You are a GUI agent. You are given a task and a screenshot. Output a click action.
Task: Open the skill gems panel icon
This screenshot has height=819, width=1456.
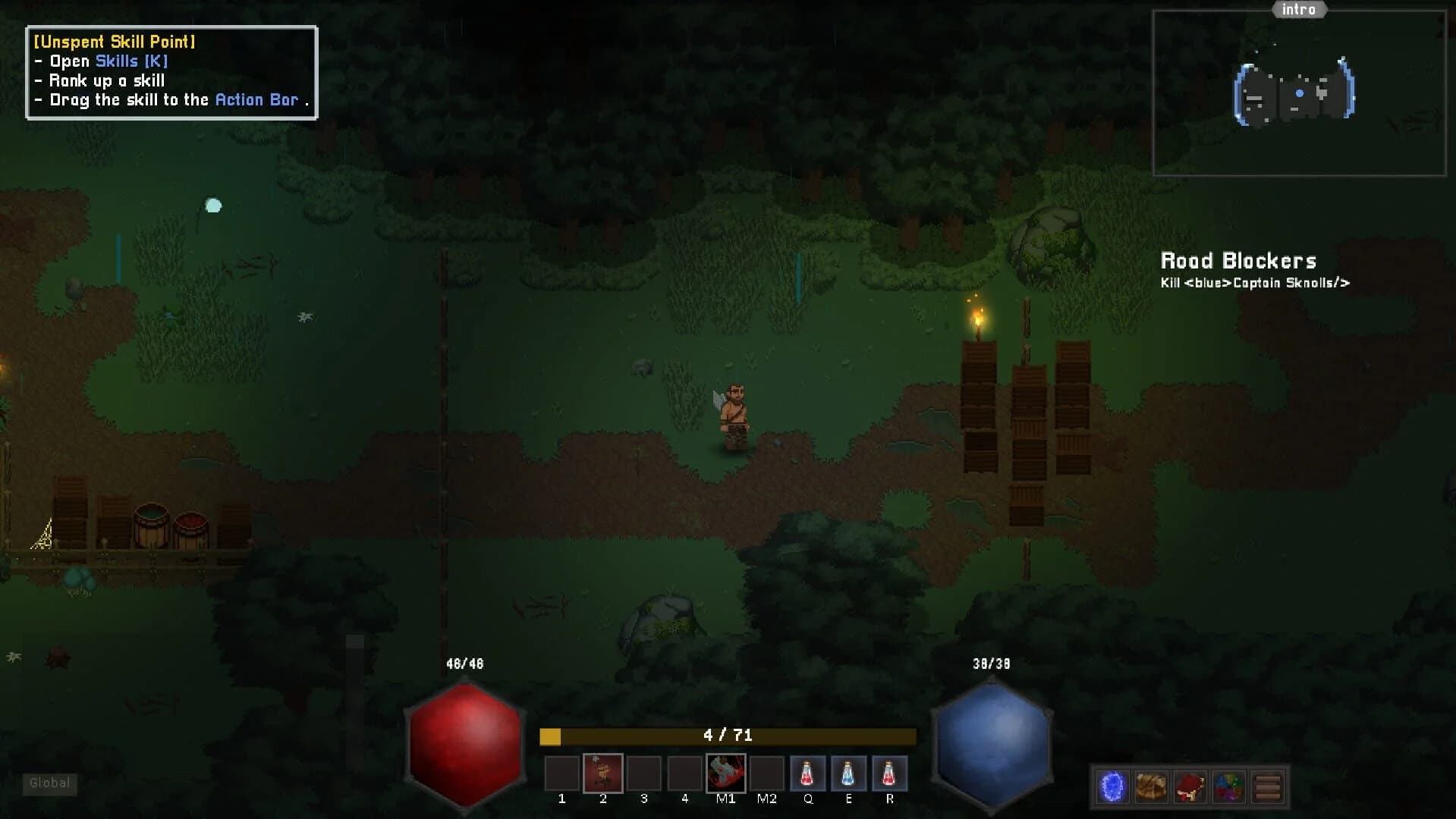pyautogui.click(x=1229, y=786)
